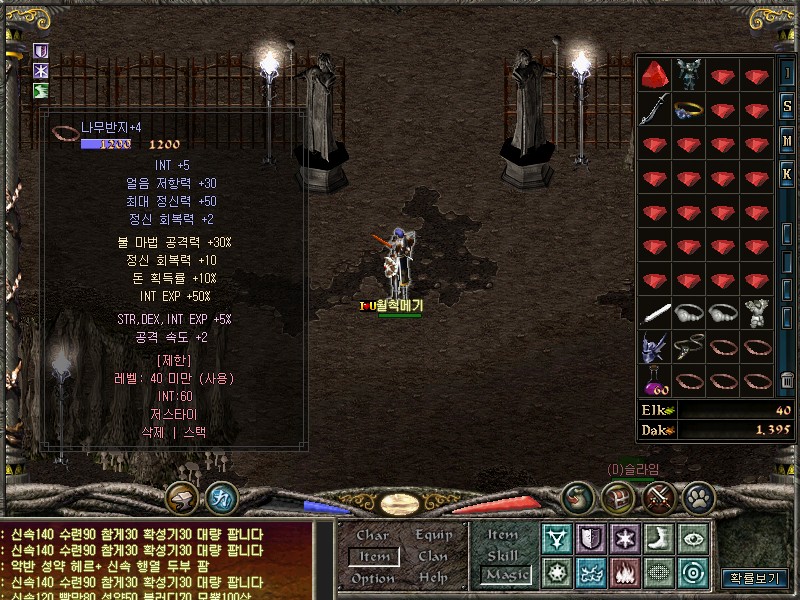The image size is (800, 600).
Task: Open the Equip menu
Action: pyautogui.click(x=433, y=535)
